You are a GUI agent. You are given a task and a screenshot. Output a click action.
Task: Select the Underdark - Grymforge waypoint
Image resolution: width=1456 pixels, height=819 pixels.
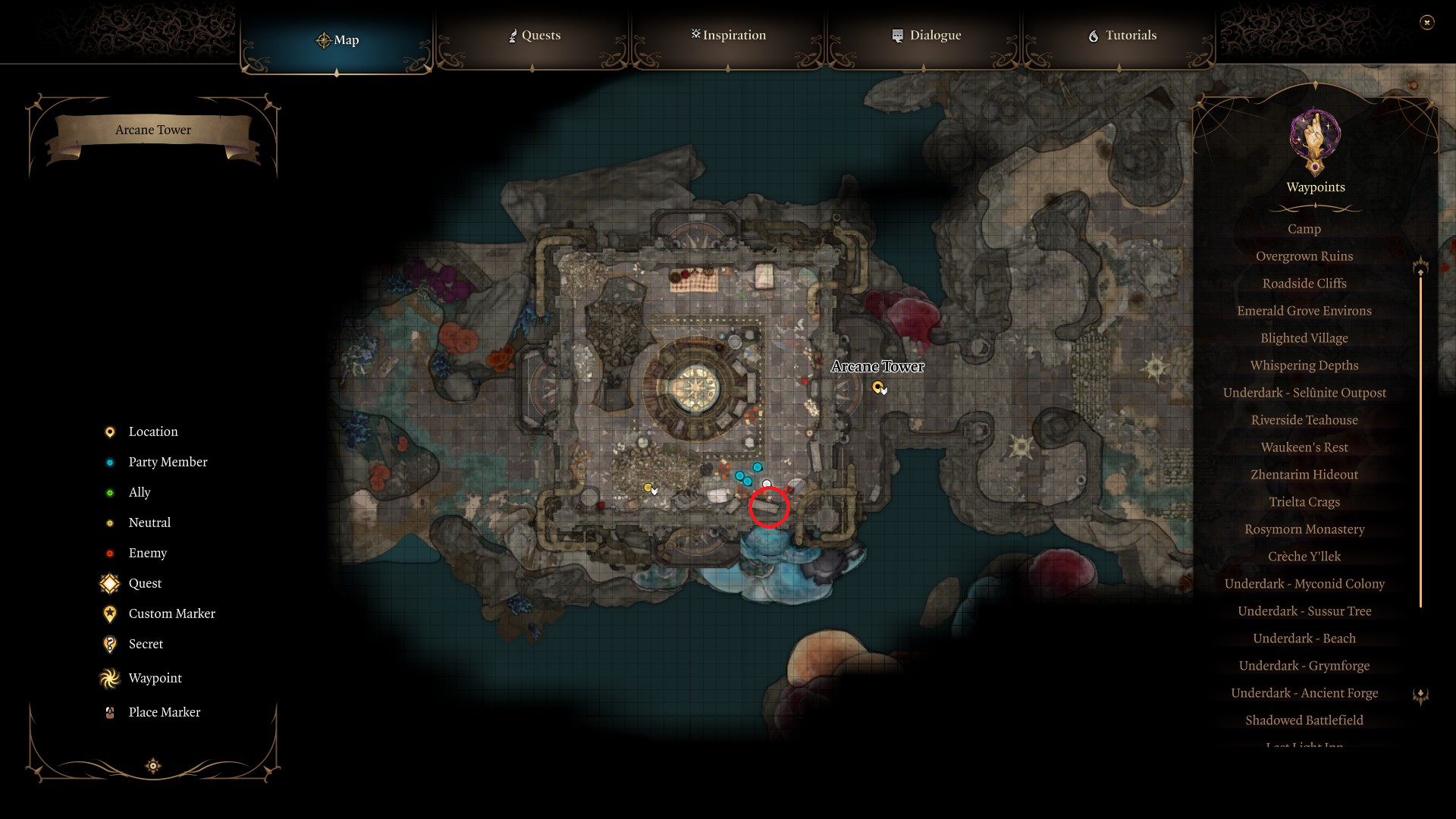coord(1304,665)
